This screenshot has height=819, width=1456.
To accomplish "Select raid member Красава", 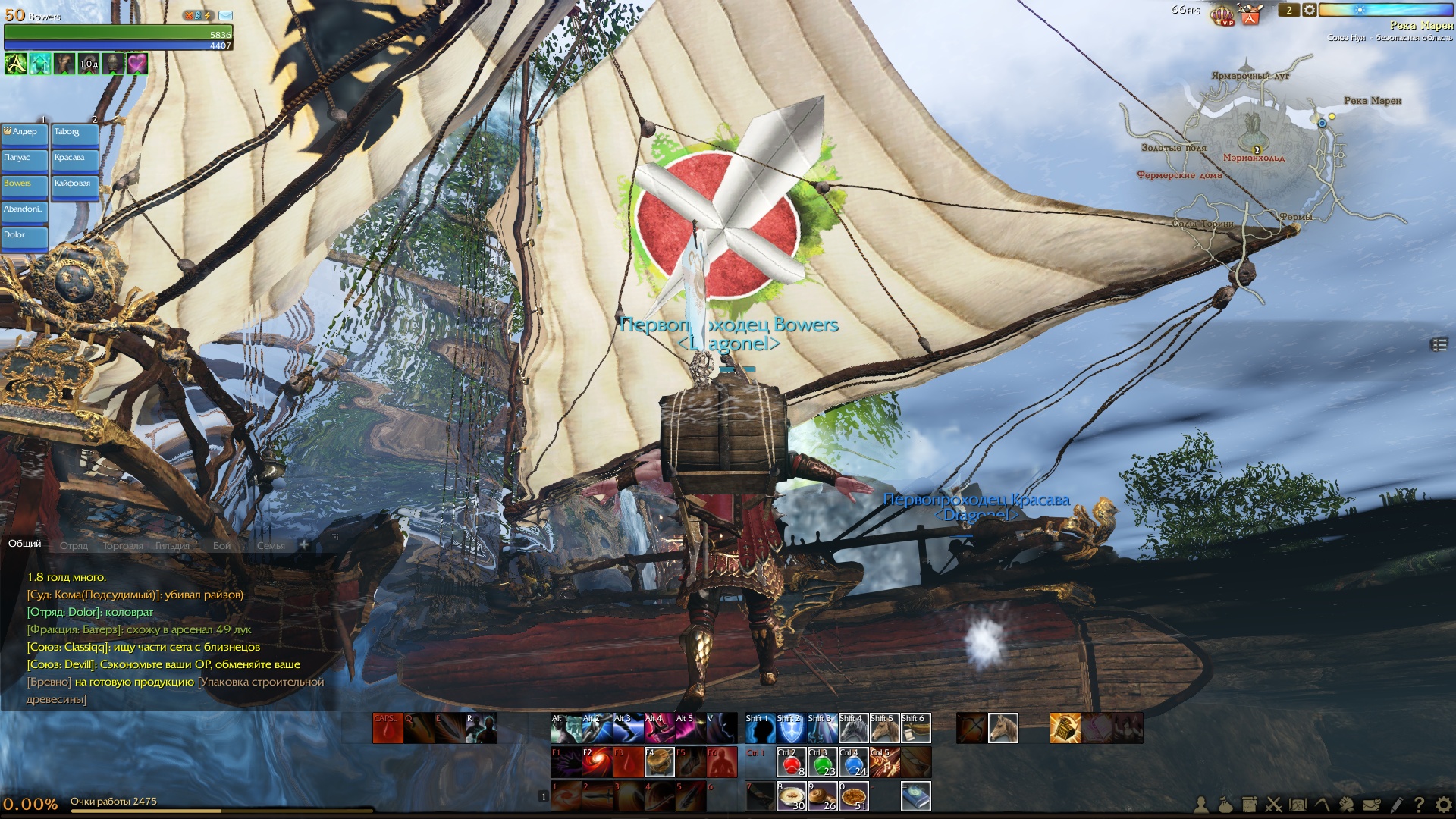I will 74,160.
